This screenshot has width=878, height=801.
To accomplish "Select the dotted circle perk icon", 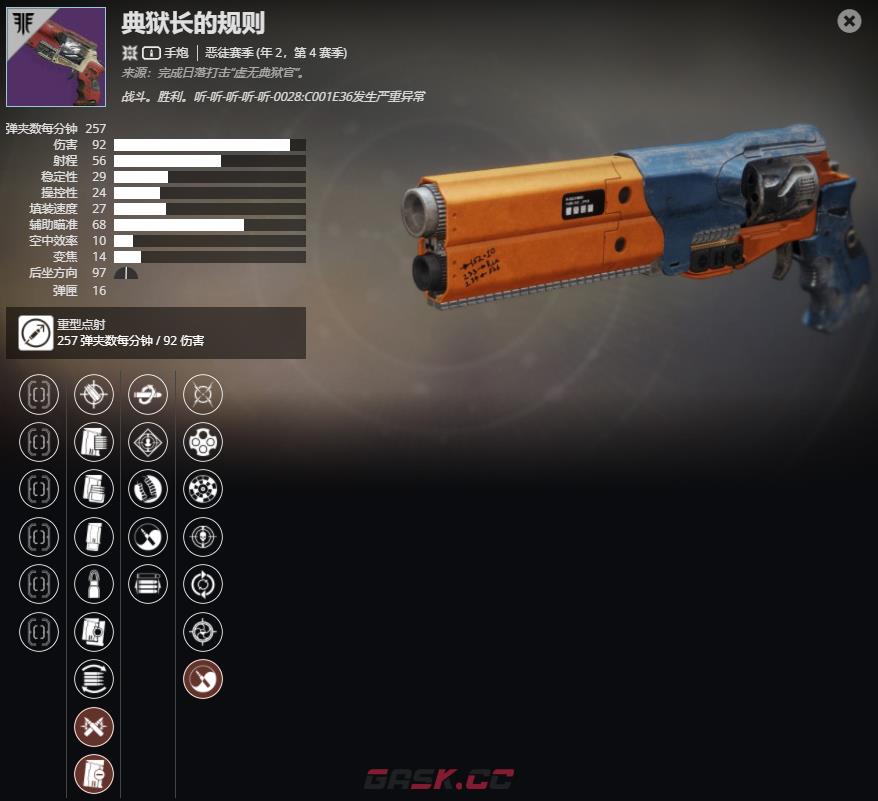I will [x=203, y=489].
